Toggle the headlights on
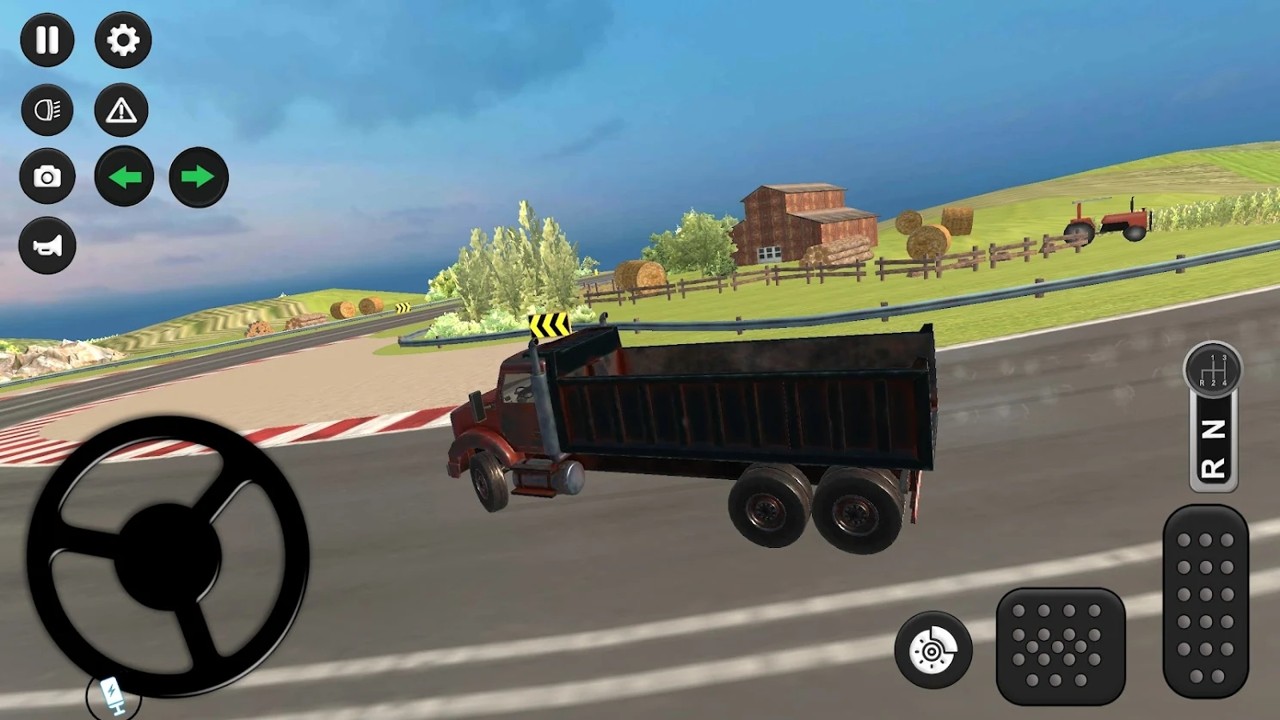 [46, 110]
